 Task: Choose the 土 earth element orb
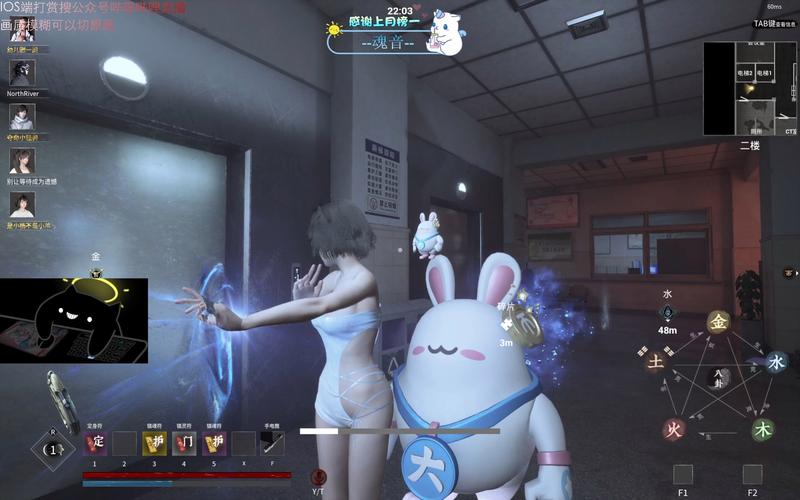pos(655,362)
